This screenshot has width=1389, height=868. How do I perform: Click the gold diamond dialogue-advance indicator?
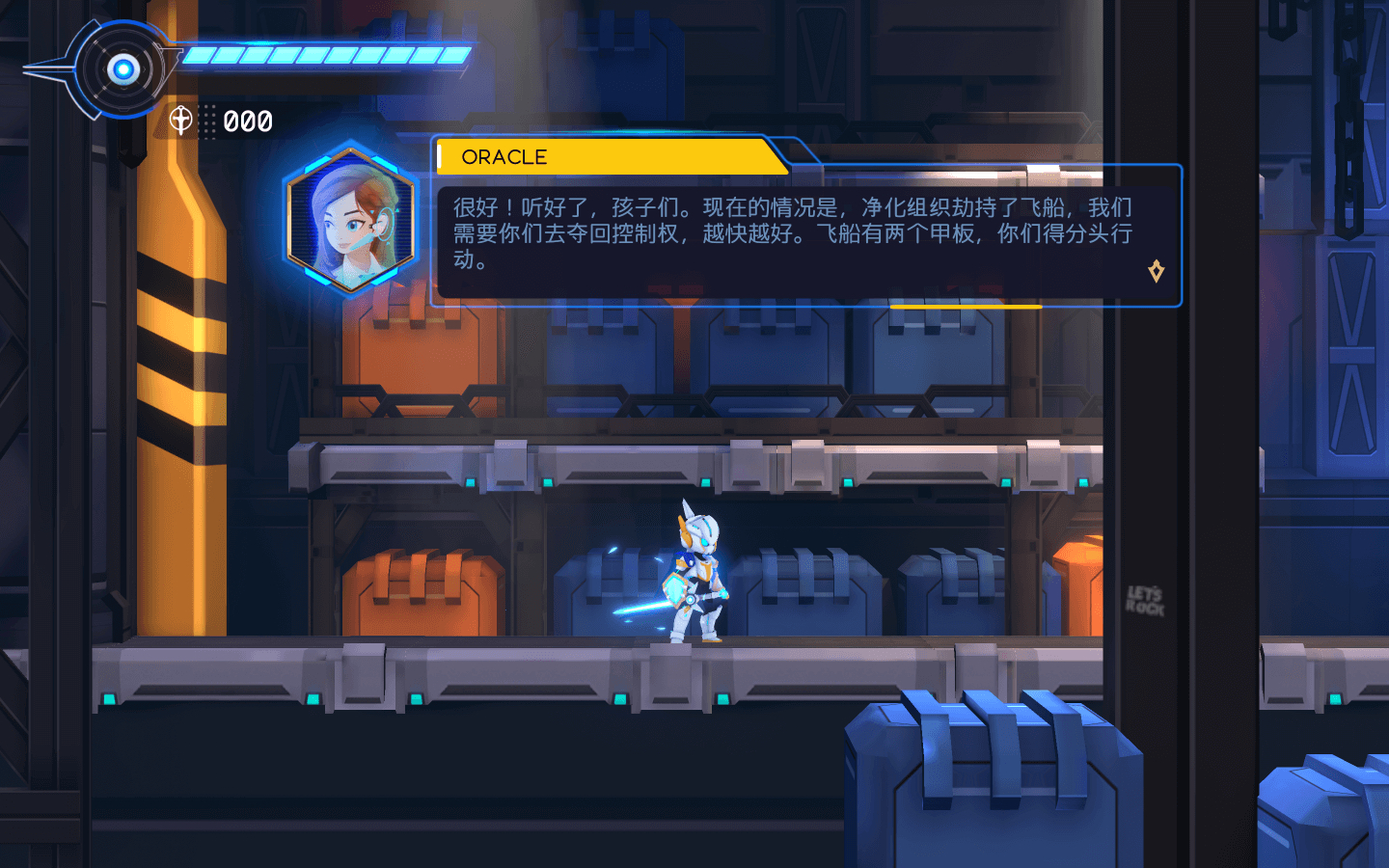point(1157,271)
